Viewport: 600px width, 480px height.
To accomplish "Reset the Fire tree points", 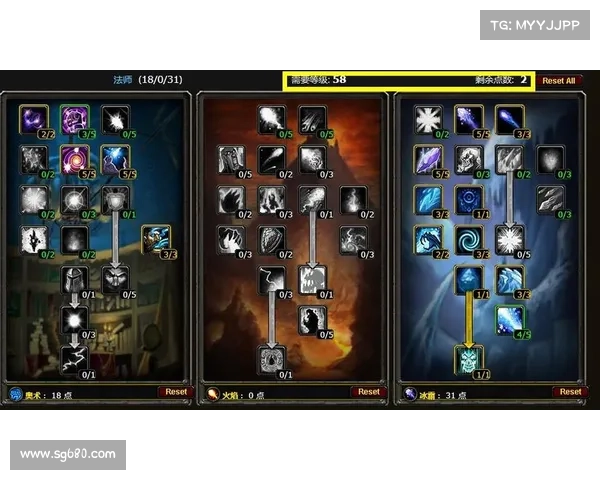I will (369, 392).
